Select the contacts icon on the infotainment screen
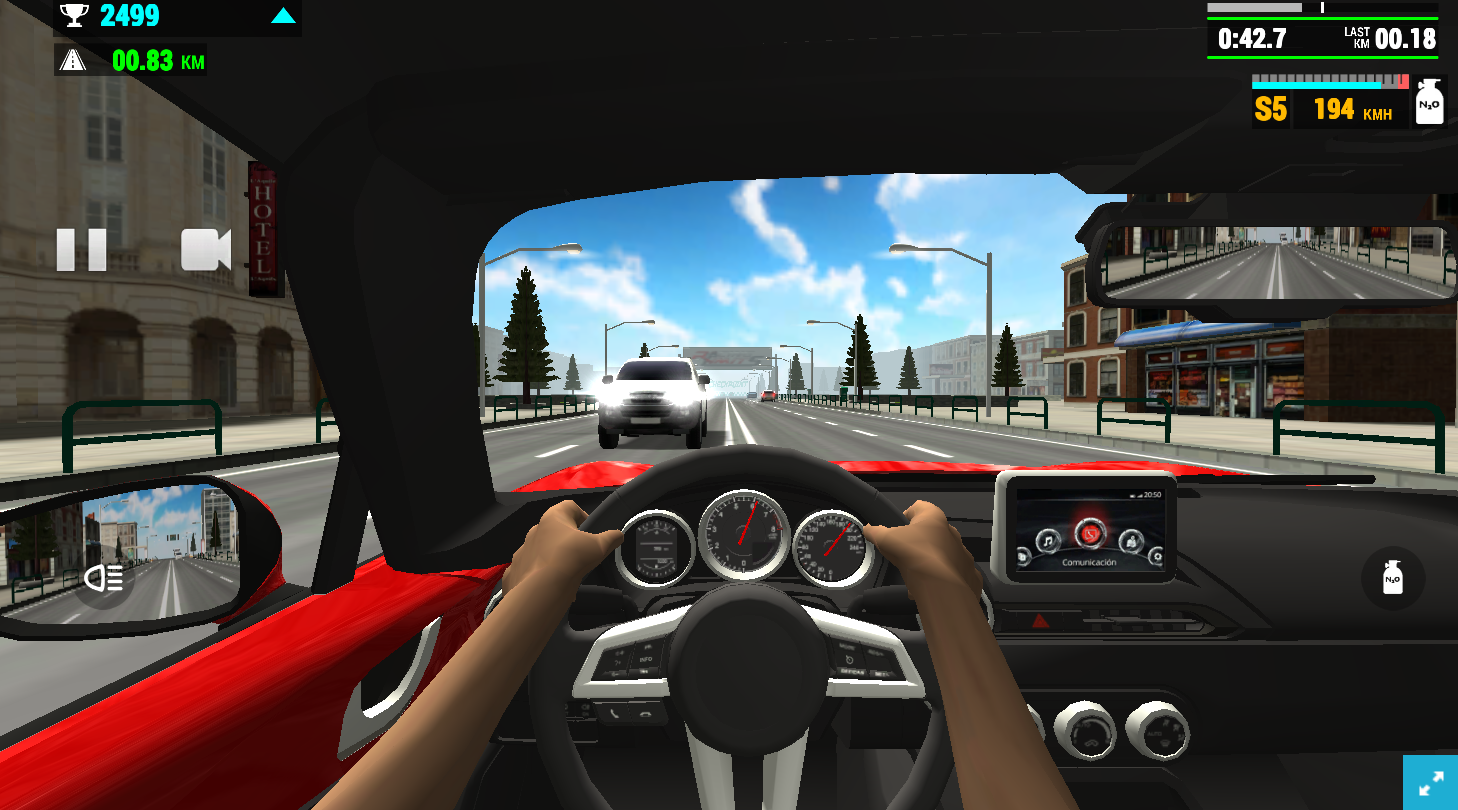Screen dimensions: 1458x810 [x=1132, y=541]
